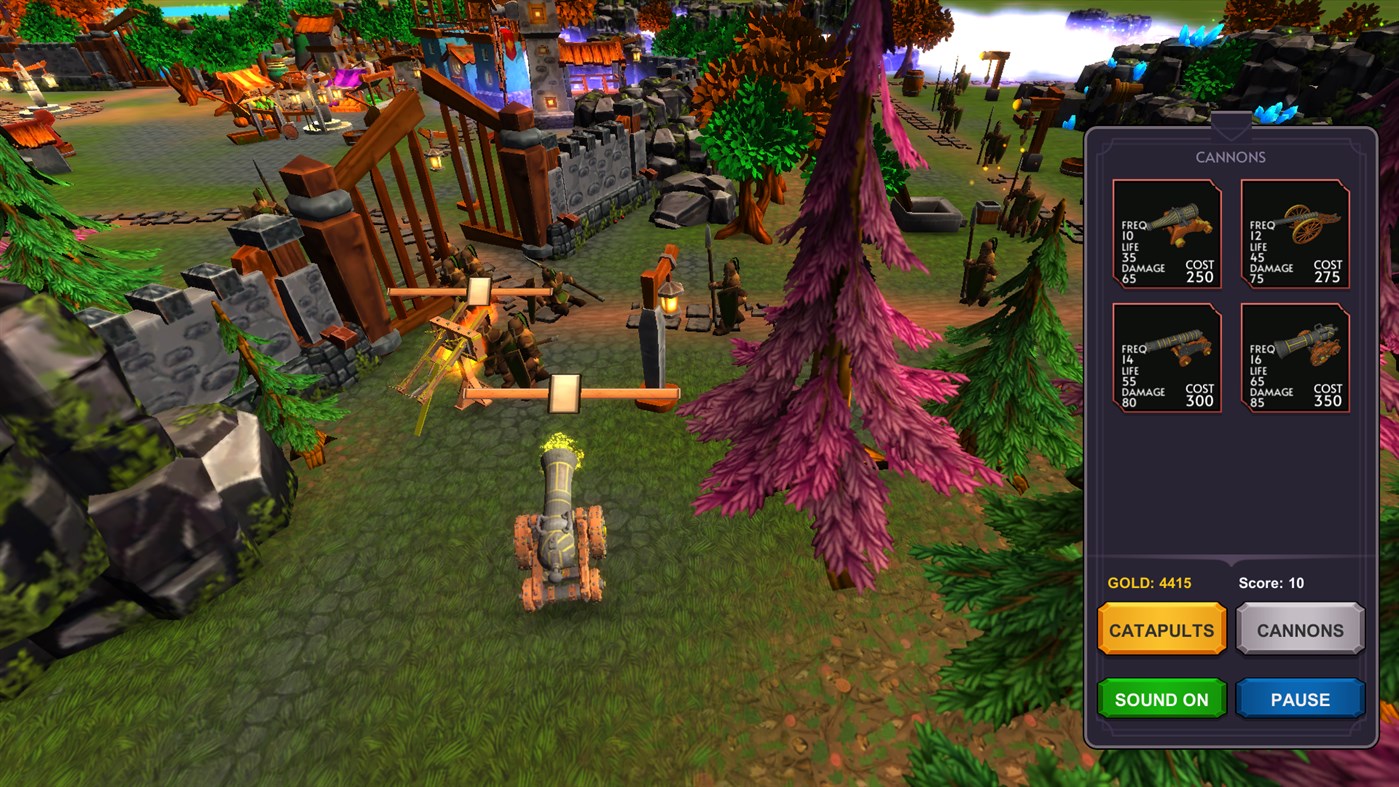Select the wheeled cannon costing 275 gold
Image resolution: width=1399 pixels, height=787 pixels.
[1294, 233]
